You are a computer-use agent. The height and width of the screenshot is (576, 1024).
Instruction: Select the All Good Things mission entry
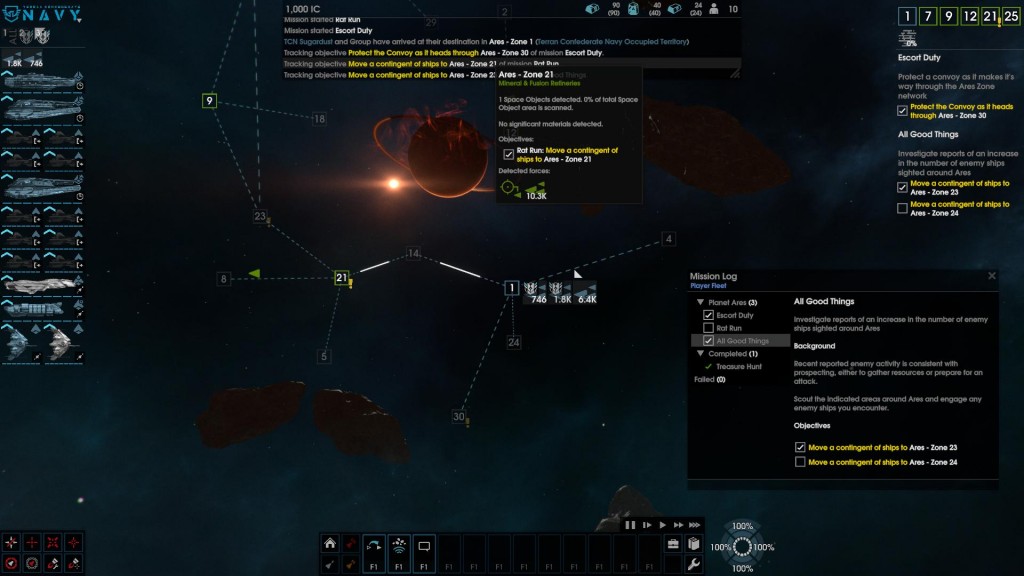point(742,341)
